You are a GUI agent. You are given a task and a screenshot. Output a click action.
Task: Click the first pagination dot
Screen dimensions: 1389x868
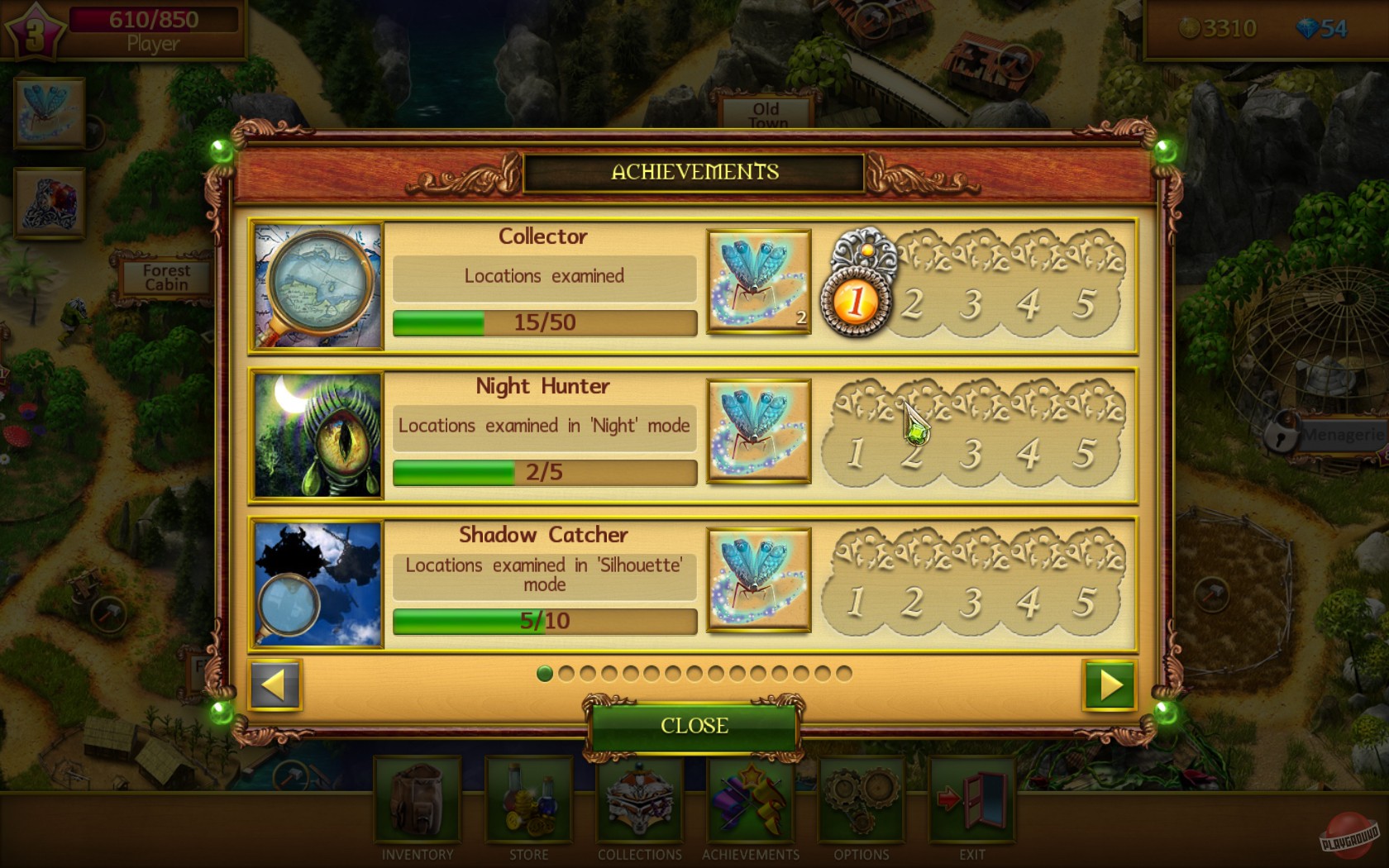pyautogui.click(x=546, y=675)
